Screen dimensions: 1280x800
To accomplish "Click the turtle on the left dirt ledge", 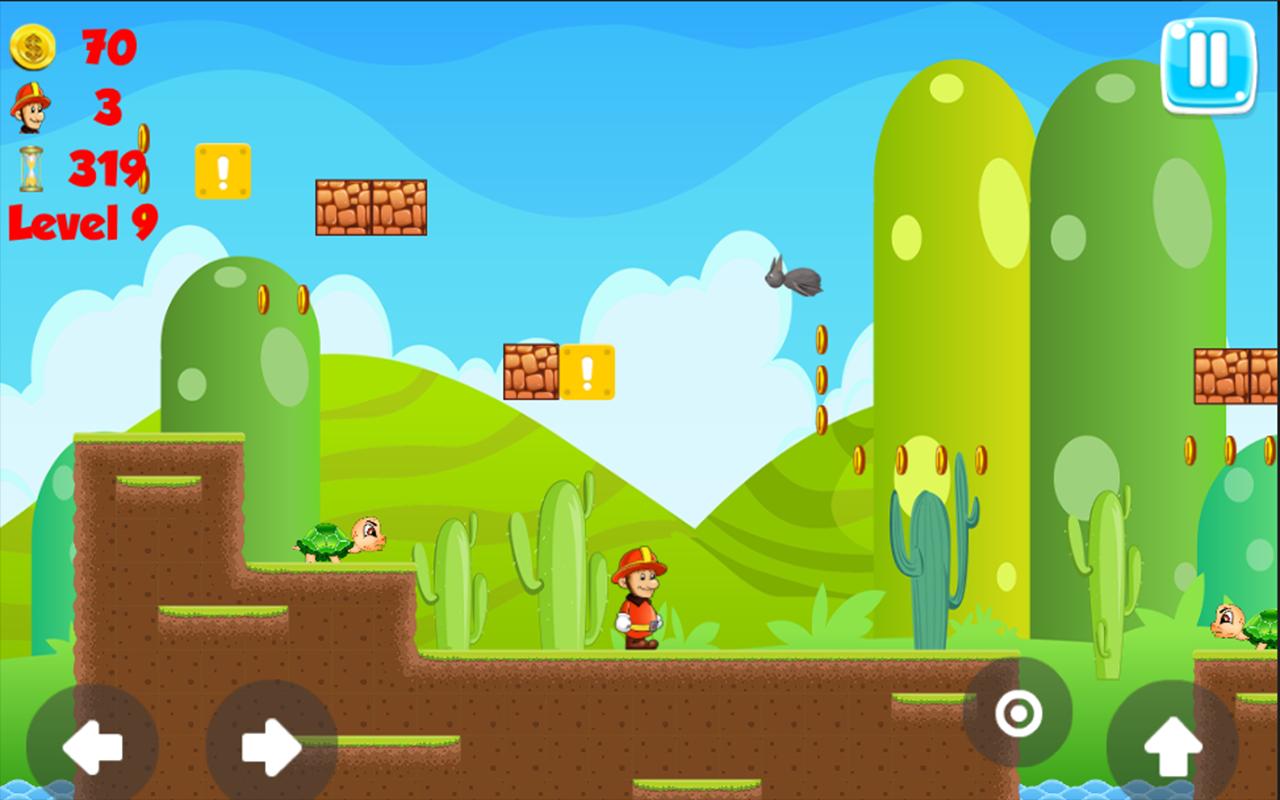I will click(x=342, y=542).
